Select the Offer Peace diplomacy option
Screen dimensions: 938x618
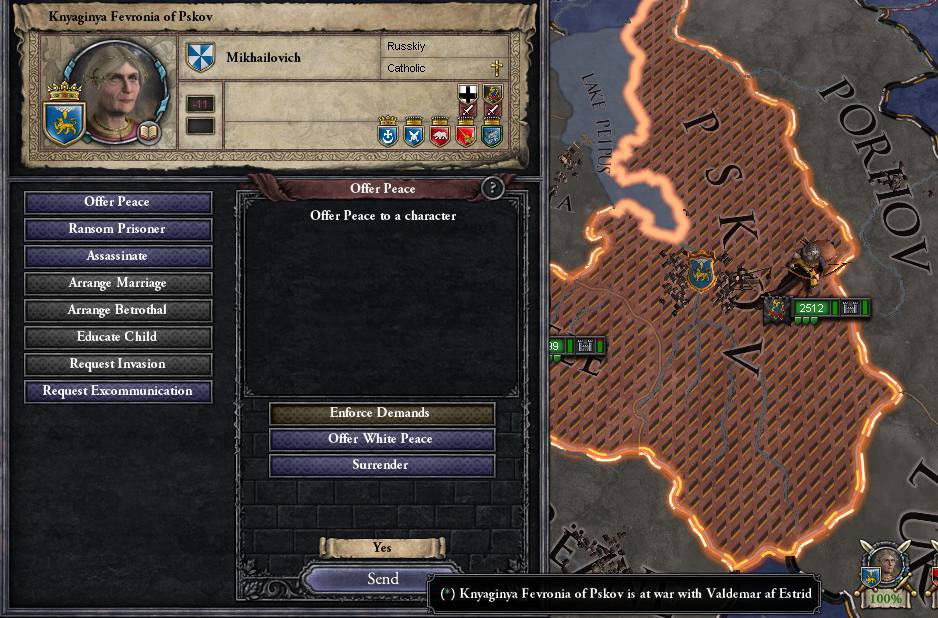tap(118, 202)
